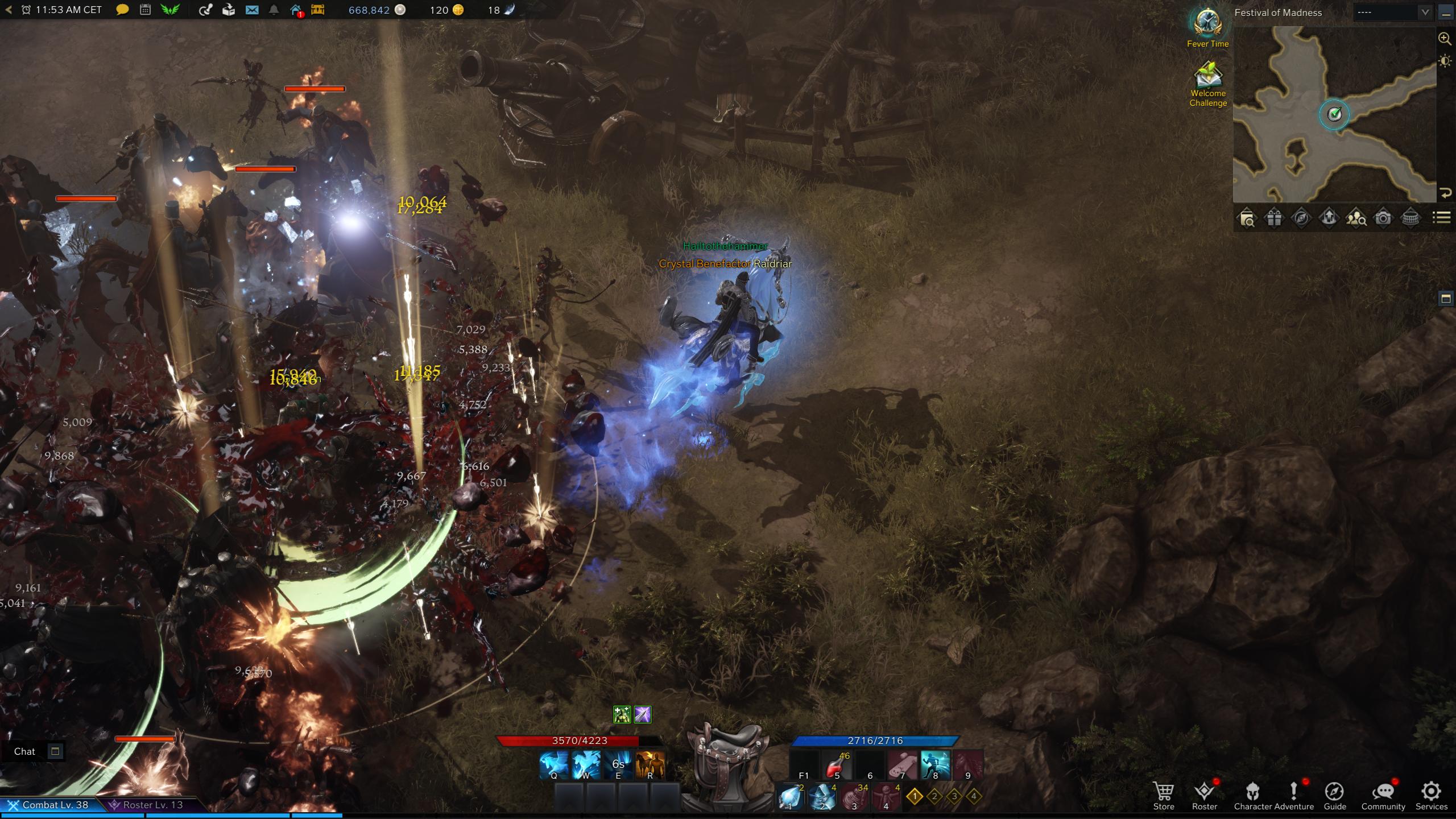
Task: Open the Guide menu
Action: click(x=1334, y=795)
